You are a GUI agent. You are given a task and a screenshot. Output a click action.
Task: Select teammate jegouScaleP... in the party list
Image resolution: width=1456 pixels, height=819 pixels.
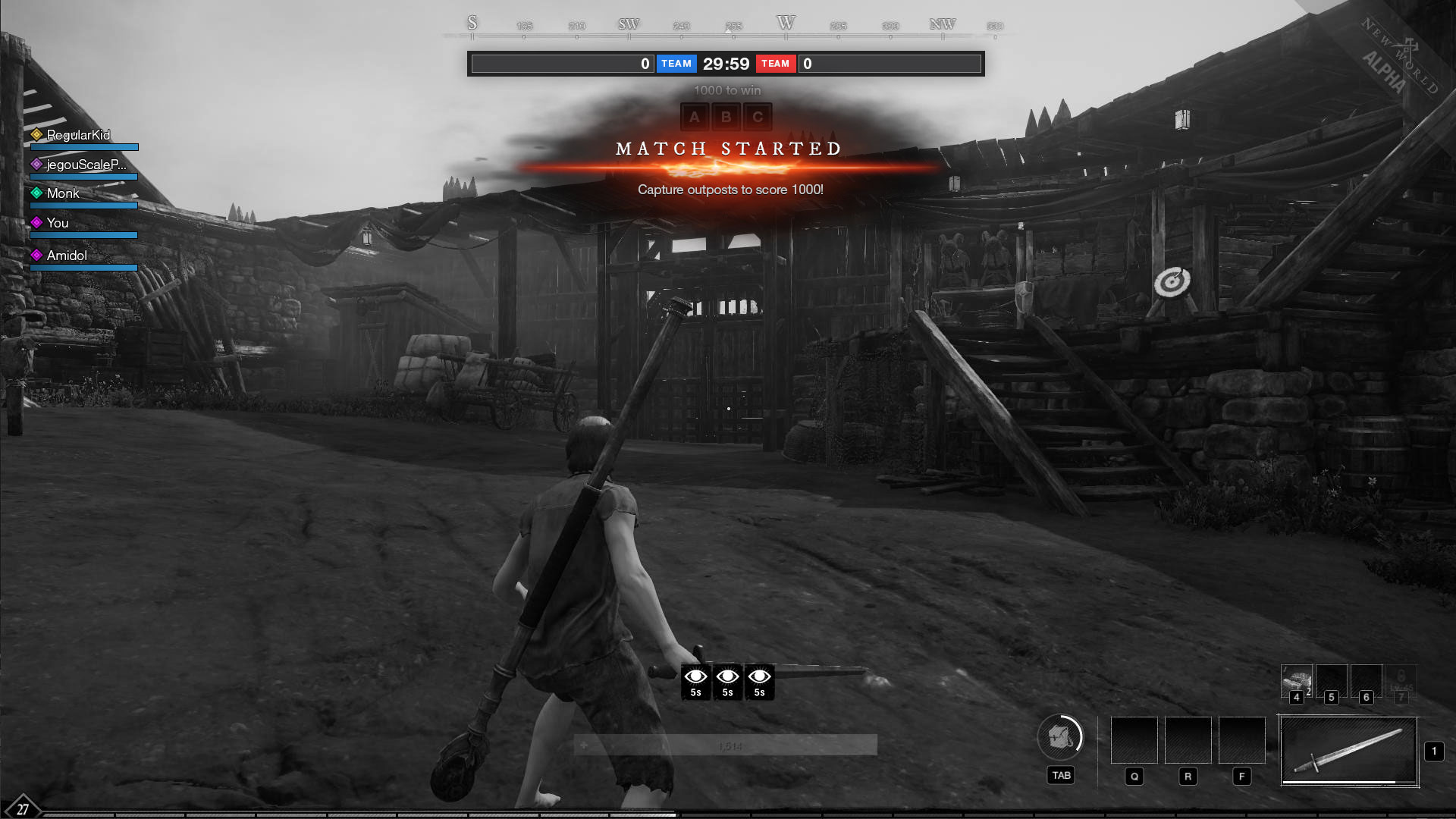pos(86,165)
